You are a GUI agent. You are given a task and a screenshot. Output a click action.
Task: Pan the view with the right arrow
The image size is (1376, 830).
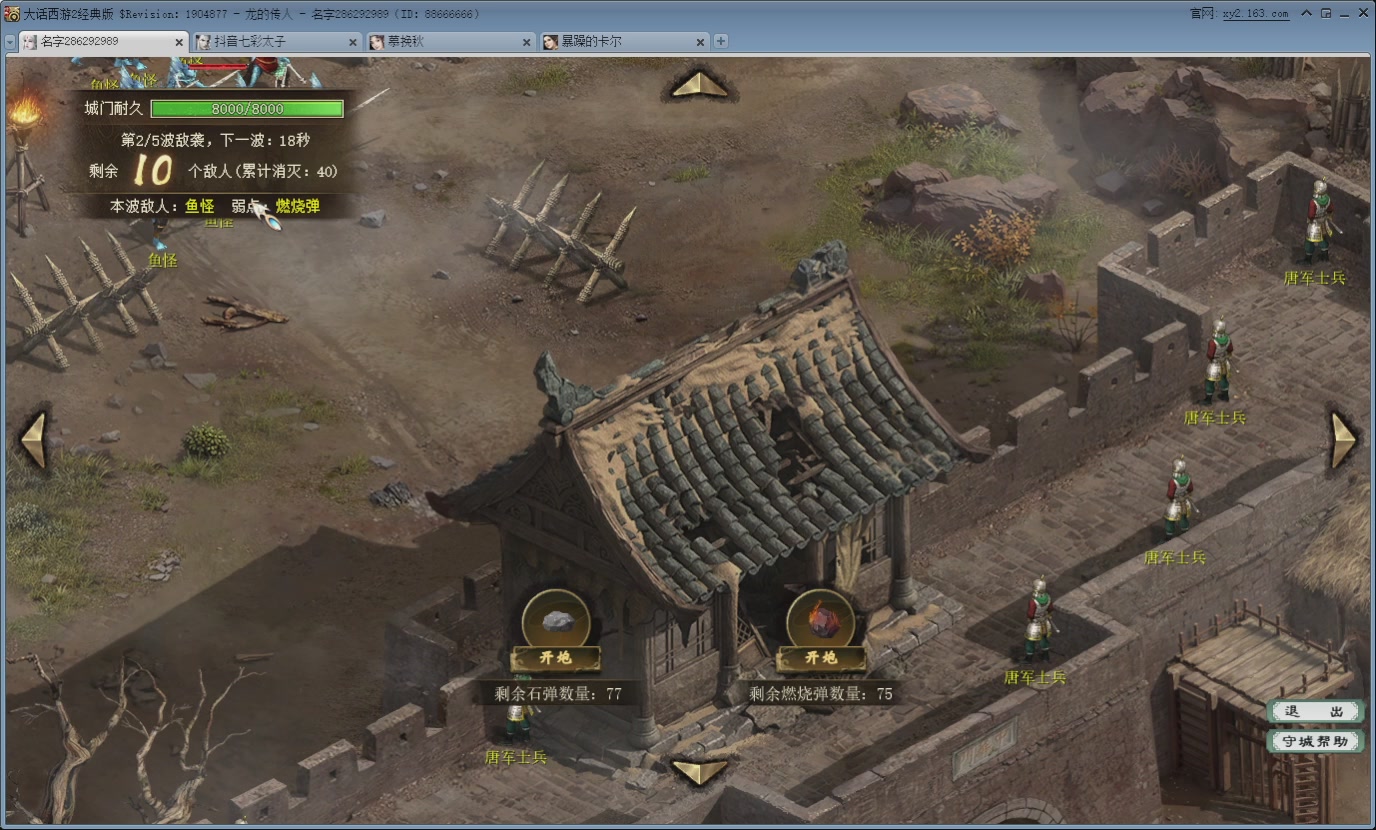(x=1342, y=440)
